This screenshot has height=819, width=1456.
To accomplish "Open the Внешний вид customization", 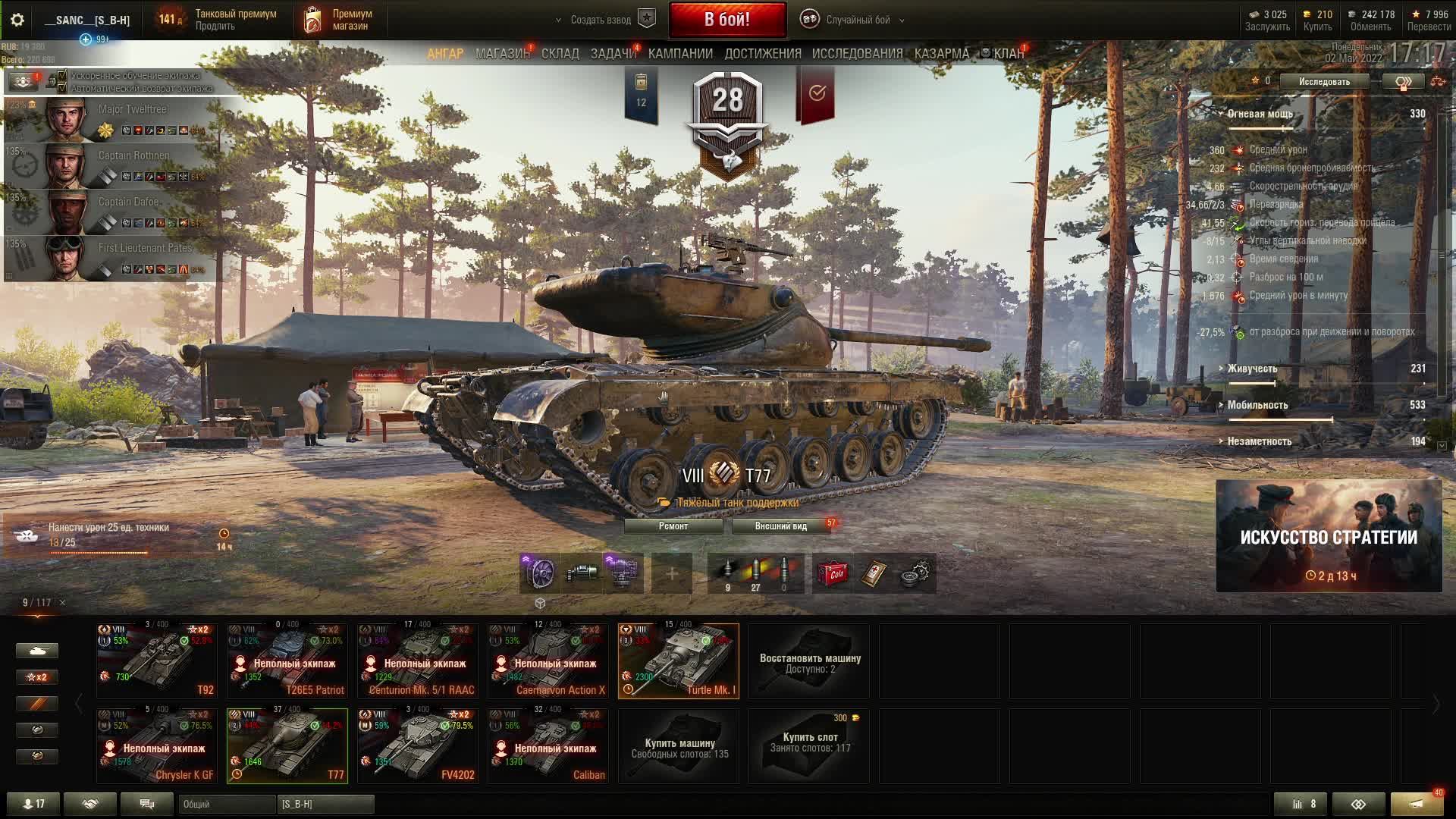I will [780, 526].
